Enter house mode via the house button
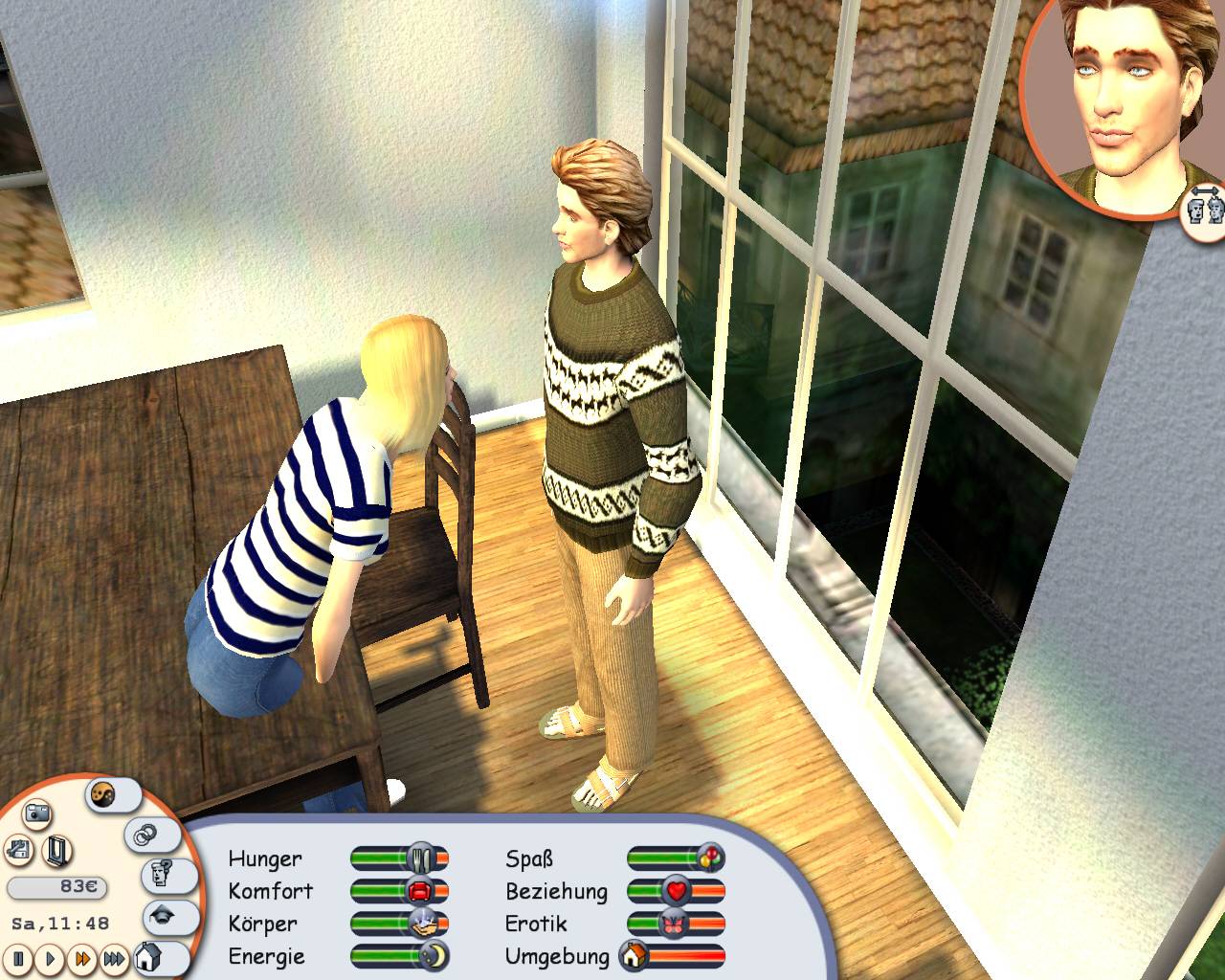The width and height of the screenshot is (1225, 980). point(149,957)
